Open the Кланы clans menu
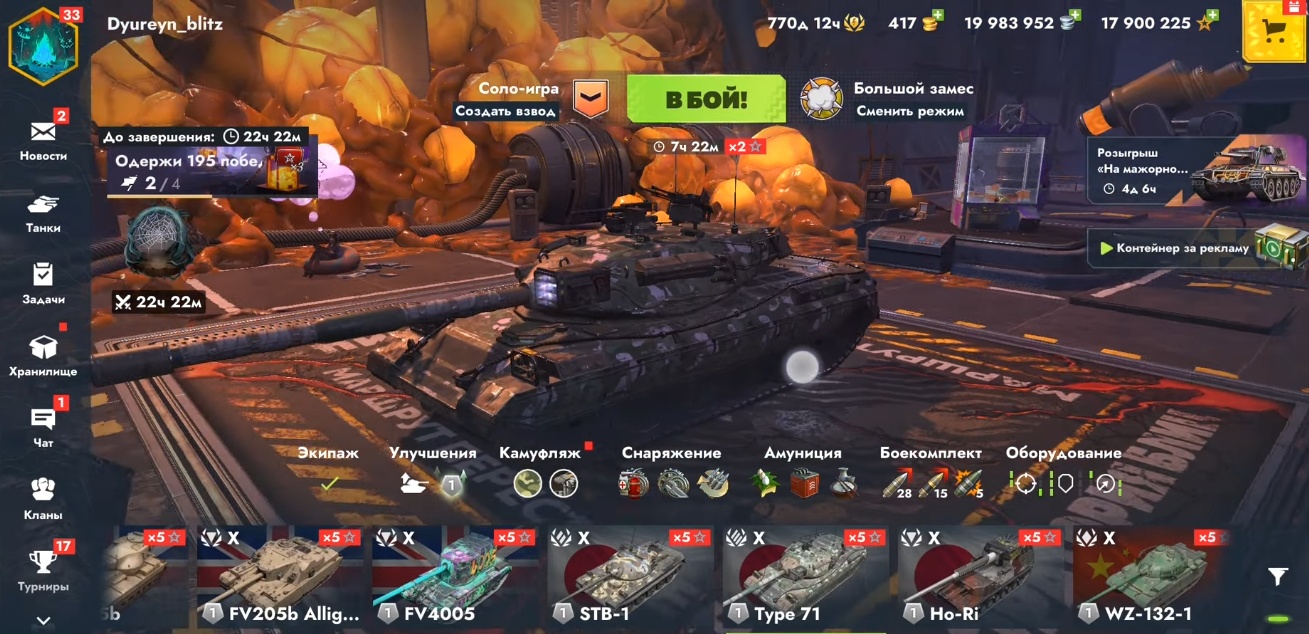The image size is (1309, 634). [x=43, y=498]
